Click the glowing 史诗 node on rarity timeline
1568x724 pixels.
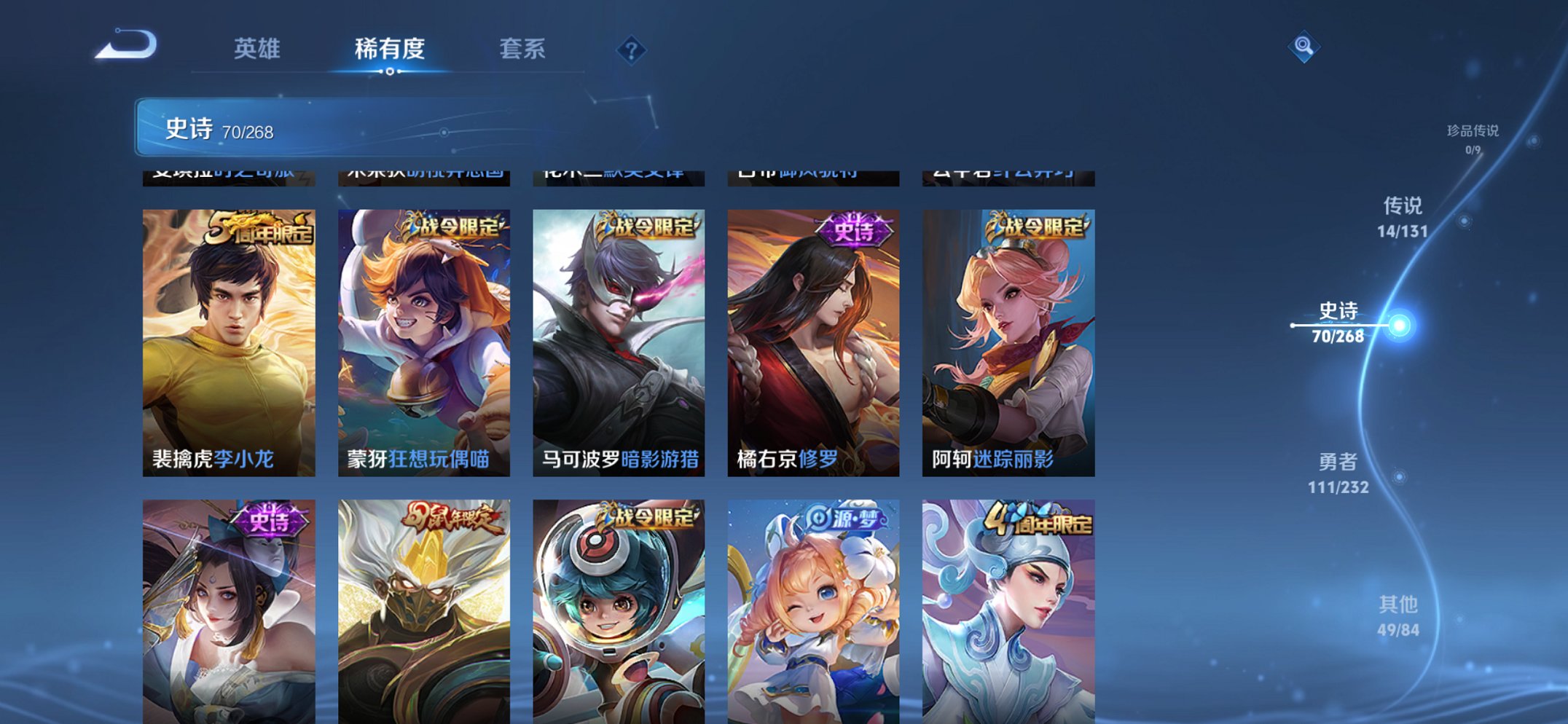coord(1400,326)
